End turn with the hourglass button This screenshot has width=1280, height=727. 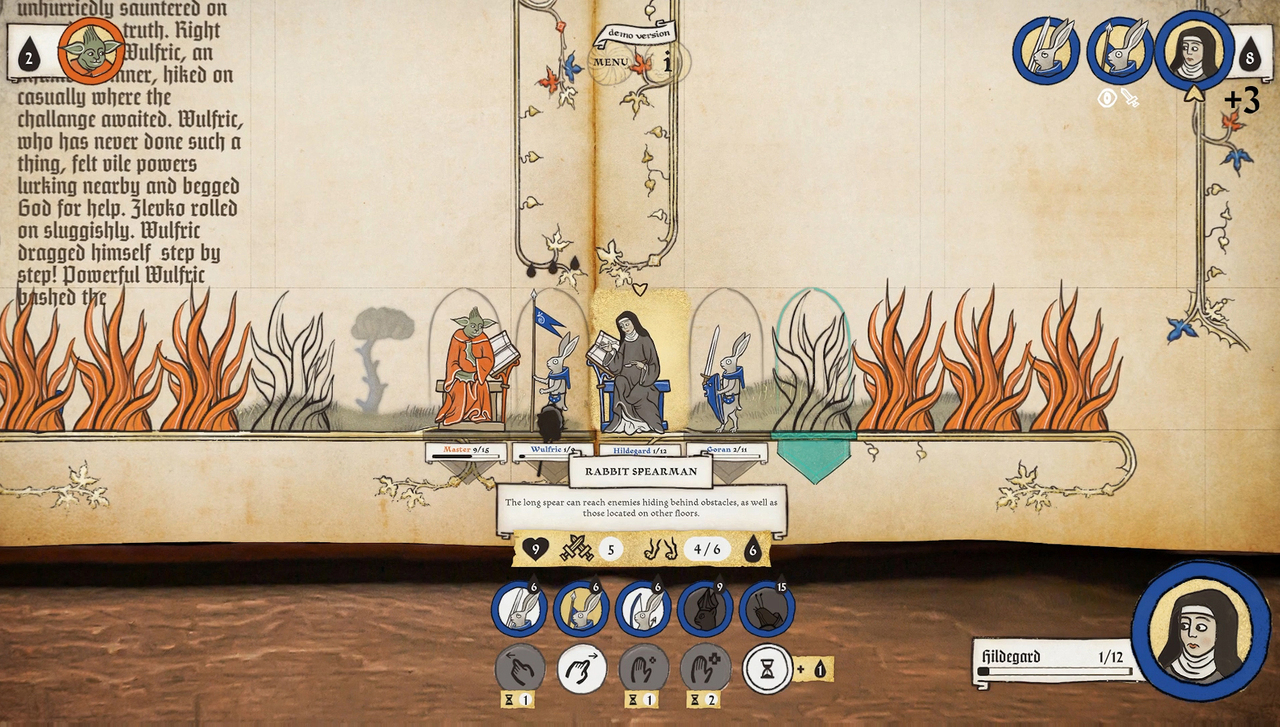point(768,669)
